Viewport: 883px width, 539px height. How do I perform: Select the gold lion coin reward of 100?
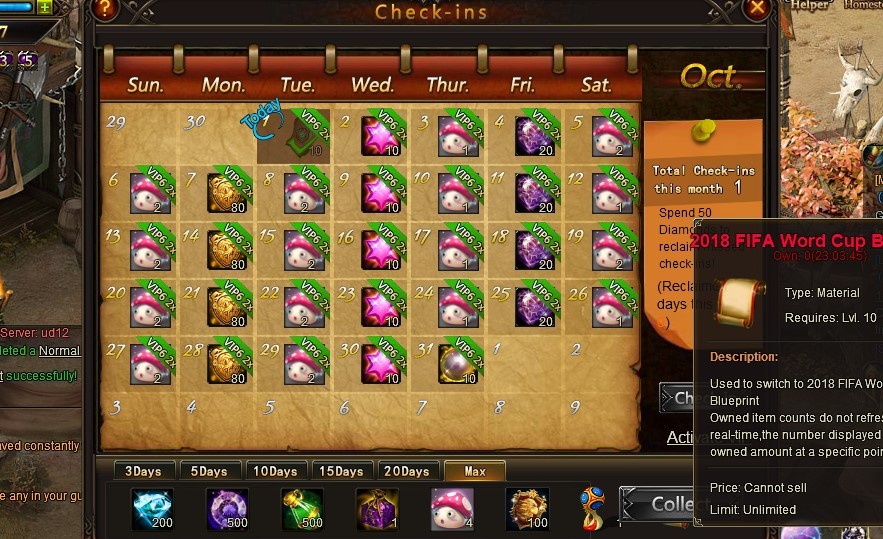coord(526,508)
